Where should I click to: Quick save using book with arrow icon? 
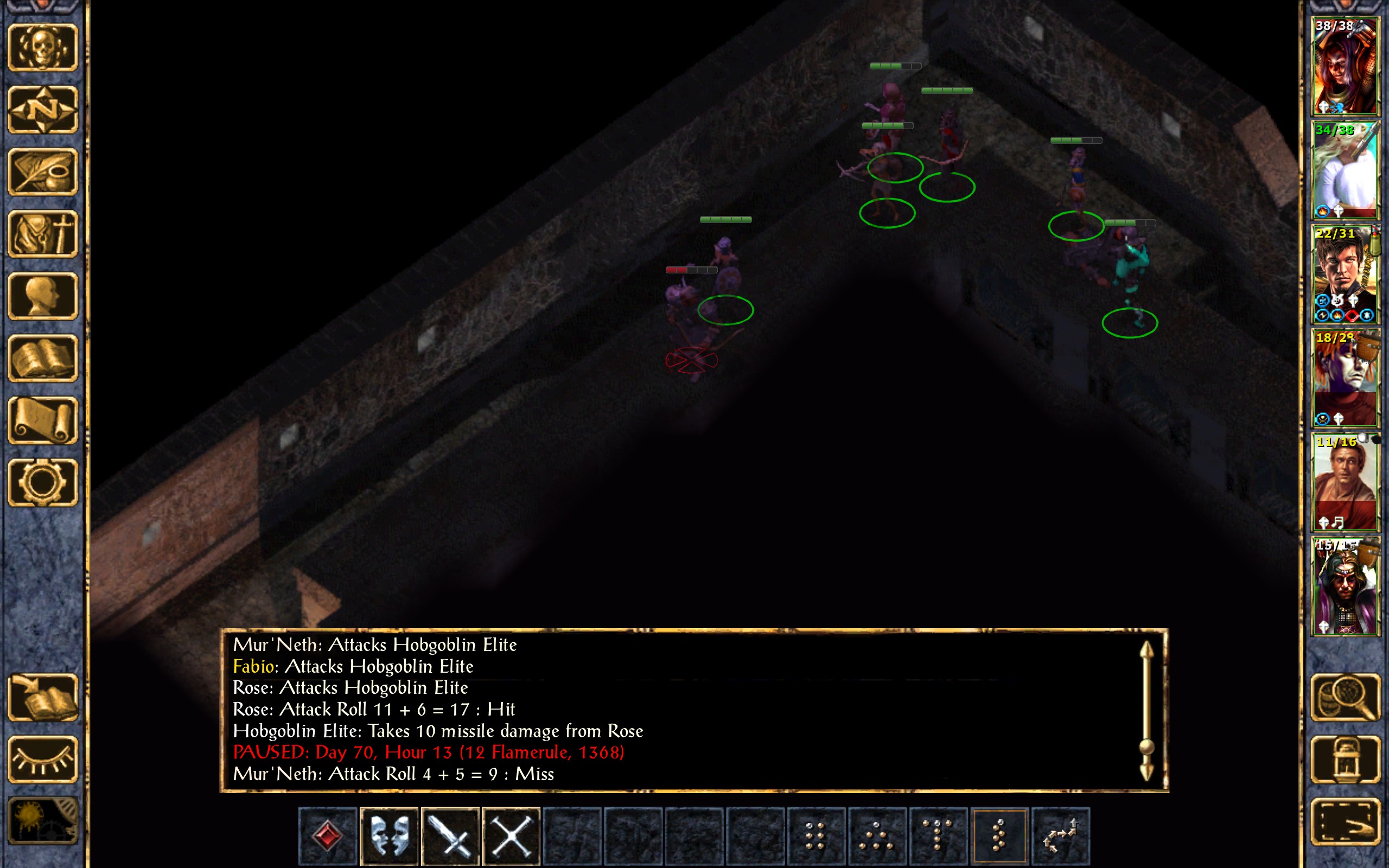tap(43, 698)
